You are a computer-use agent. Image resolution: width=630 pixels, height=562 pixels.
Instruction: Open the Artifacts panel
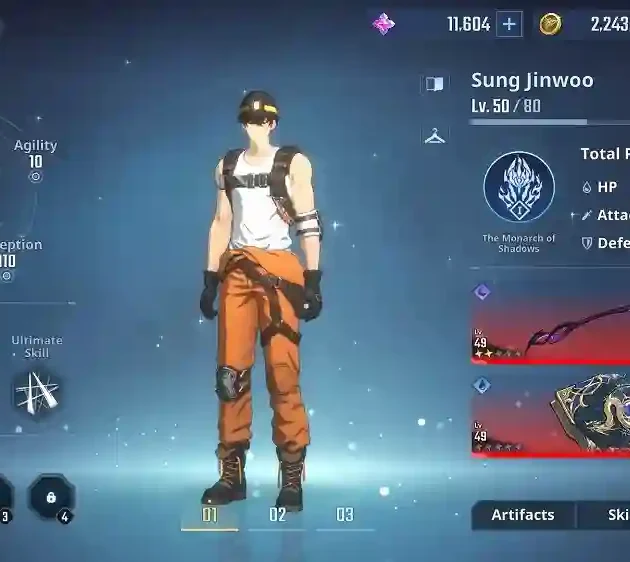522,515
